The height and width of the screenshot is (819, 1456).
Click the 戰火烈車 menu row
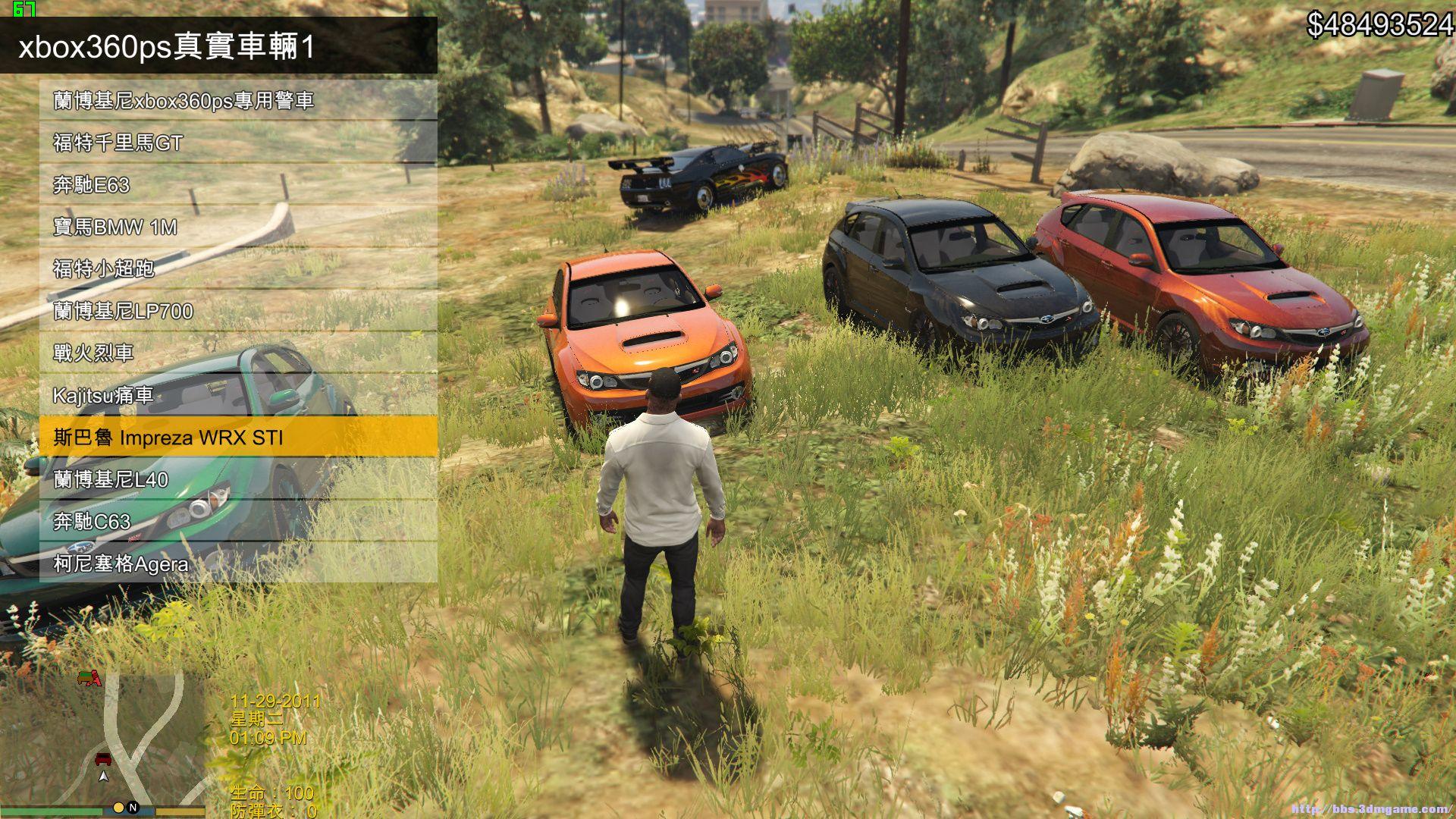[x=238, y=353]
